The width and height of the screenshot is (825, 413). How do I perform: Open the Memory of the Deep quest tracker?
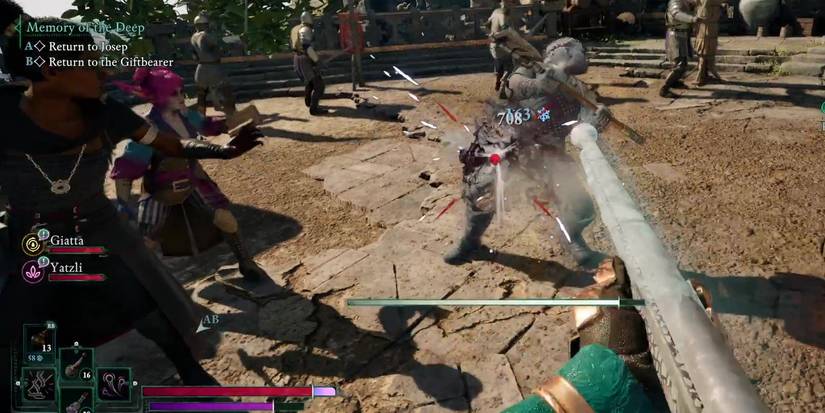point(84,28)
